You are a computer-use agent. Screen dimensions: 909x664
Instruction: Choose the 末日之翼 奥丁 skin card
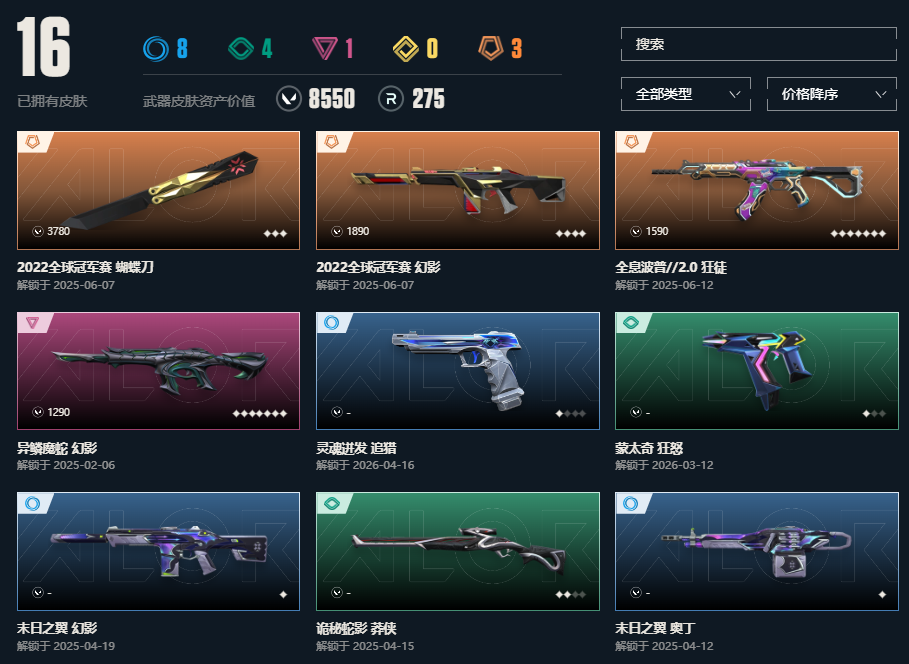[x=756, y=551]
